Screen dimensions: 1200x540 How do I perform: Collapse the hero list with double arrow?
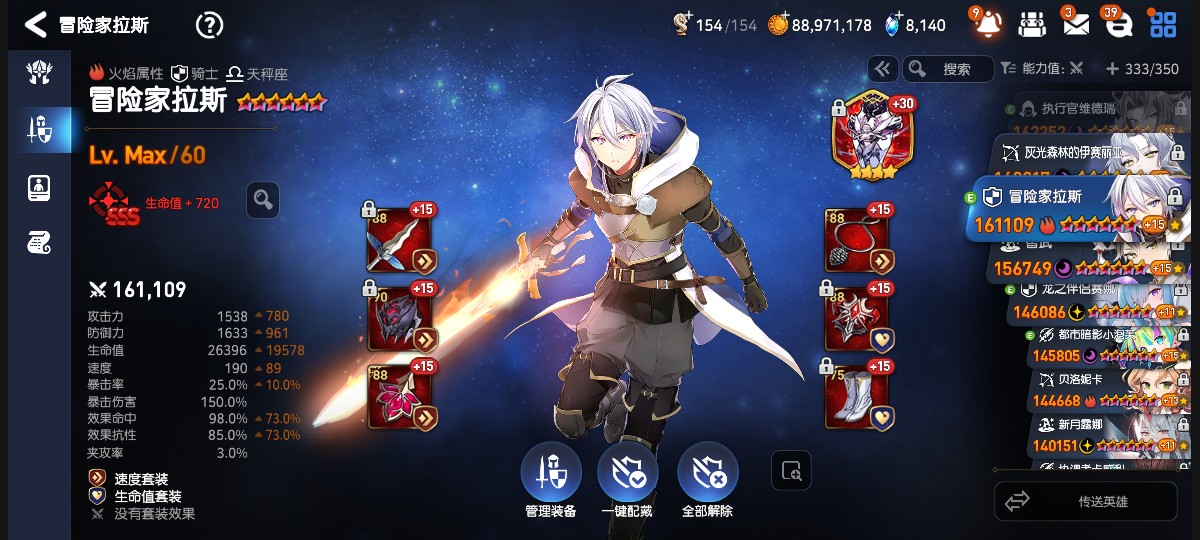(882, 69)
